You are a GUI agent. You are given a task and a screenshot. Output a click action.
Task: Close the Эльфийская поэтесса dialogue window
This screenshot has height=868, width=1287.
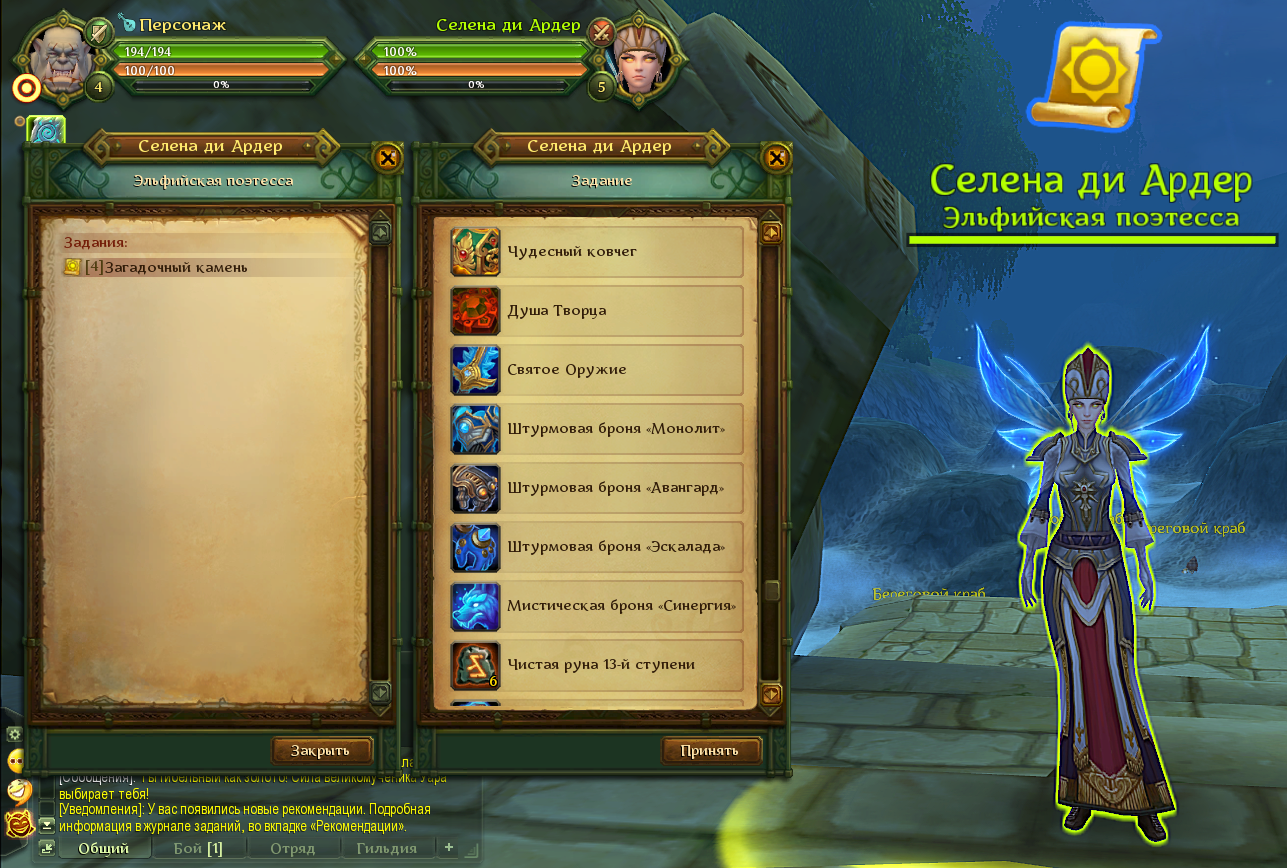(x=388, y=157)
